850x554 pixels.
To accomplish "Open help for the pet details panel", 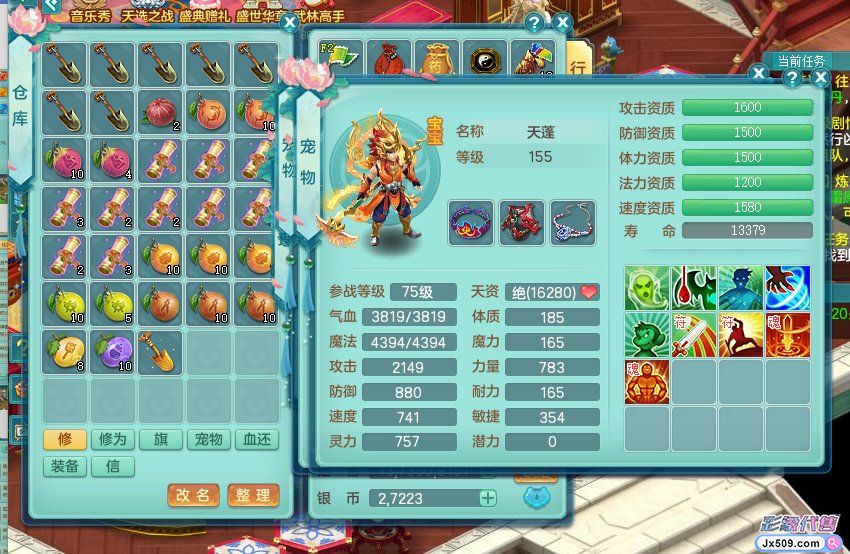I will click(x=791, y=77).
